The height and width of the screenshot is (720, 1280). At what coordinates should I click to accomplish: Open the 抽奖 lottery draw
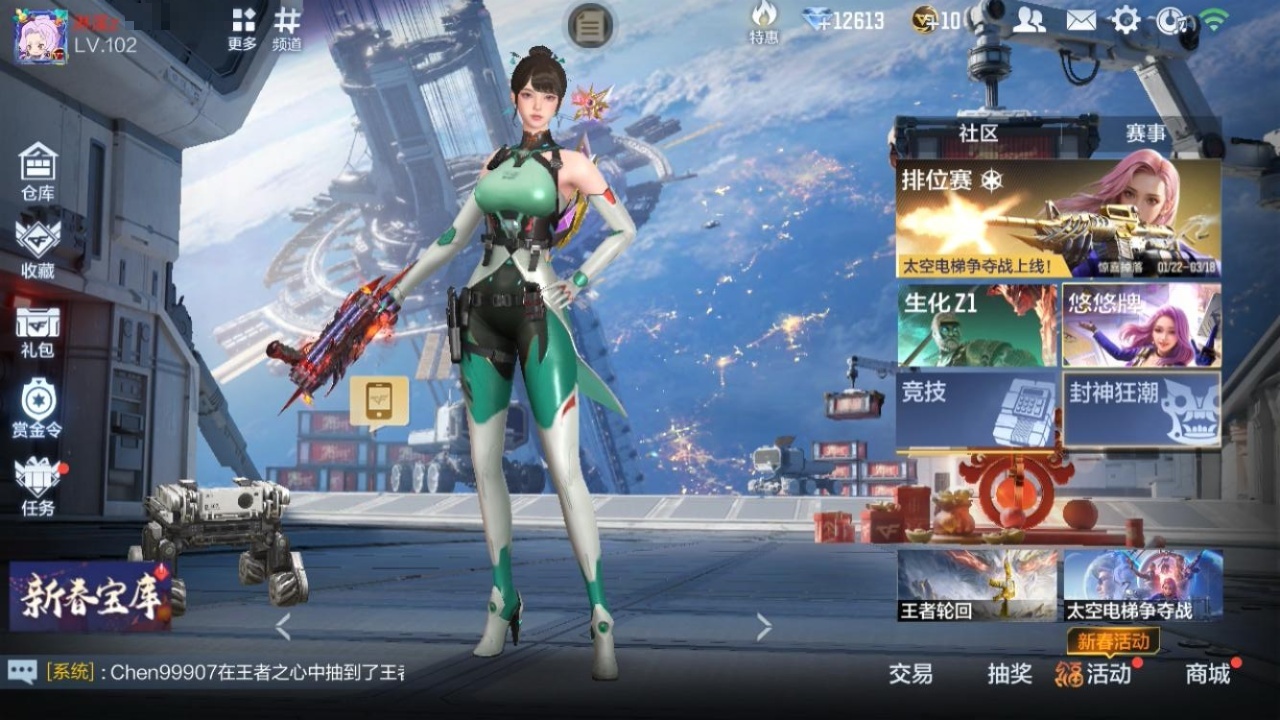click(x=1010, y=674)
